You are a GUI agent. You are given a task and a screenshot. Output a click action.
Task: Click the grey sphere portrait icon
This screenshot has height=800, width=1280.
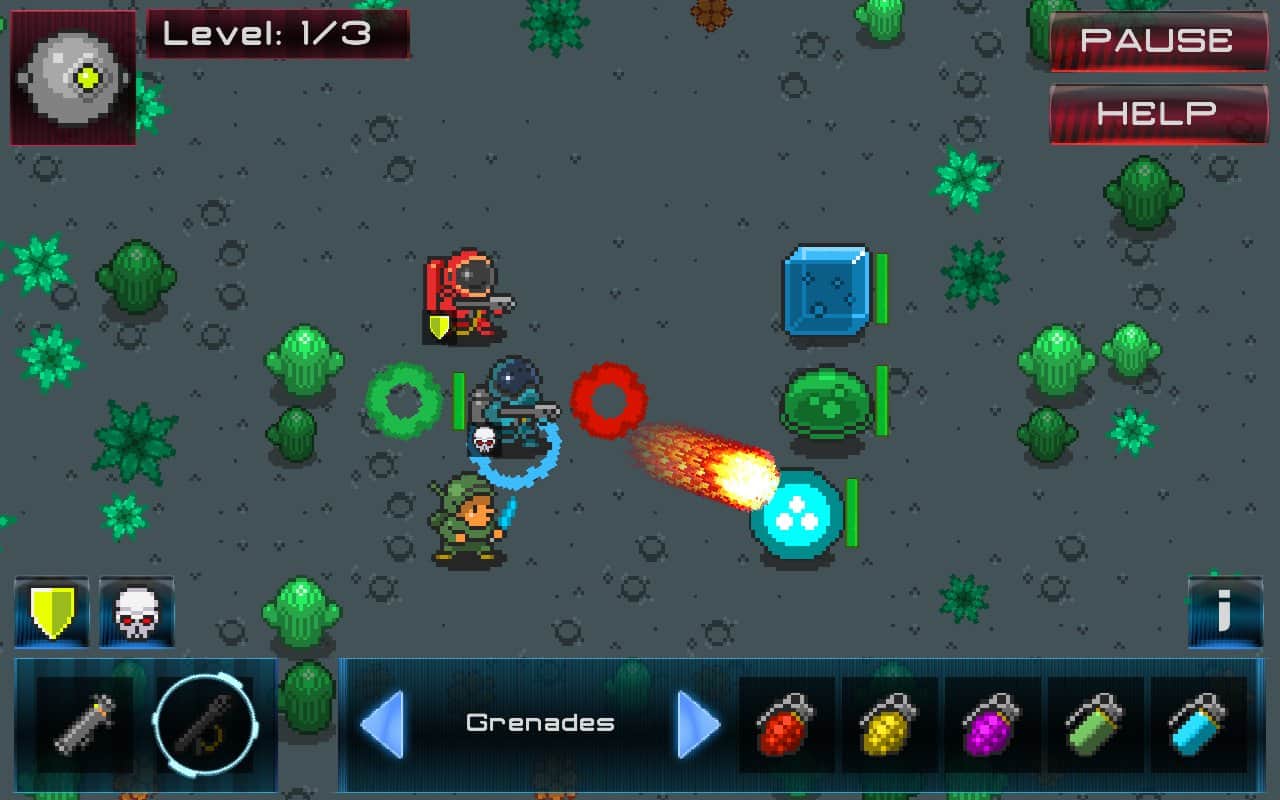72,77
